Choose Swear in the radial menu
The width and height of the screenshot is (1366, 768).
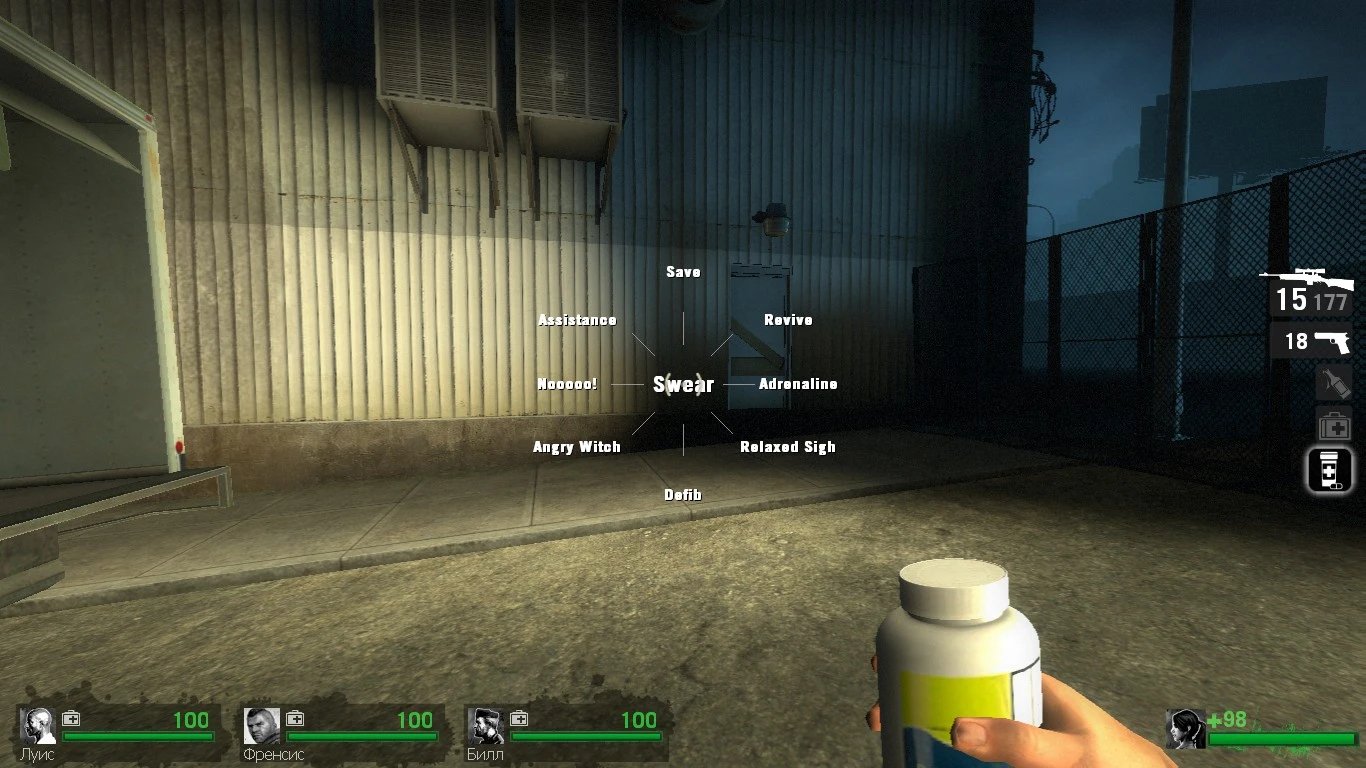683,384
